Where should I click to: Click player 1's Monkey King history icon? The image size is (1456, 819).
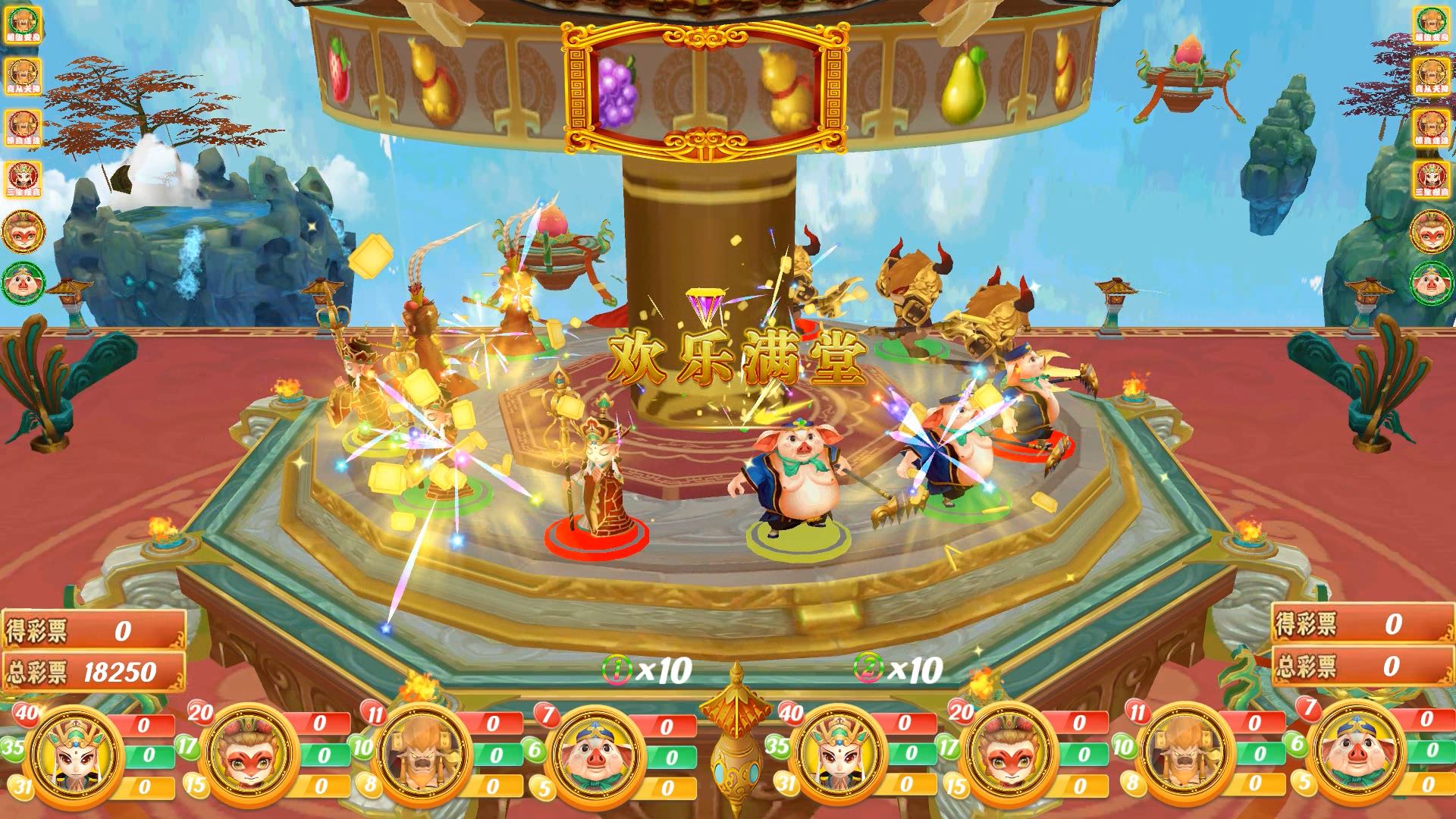23,231
